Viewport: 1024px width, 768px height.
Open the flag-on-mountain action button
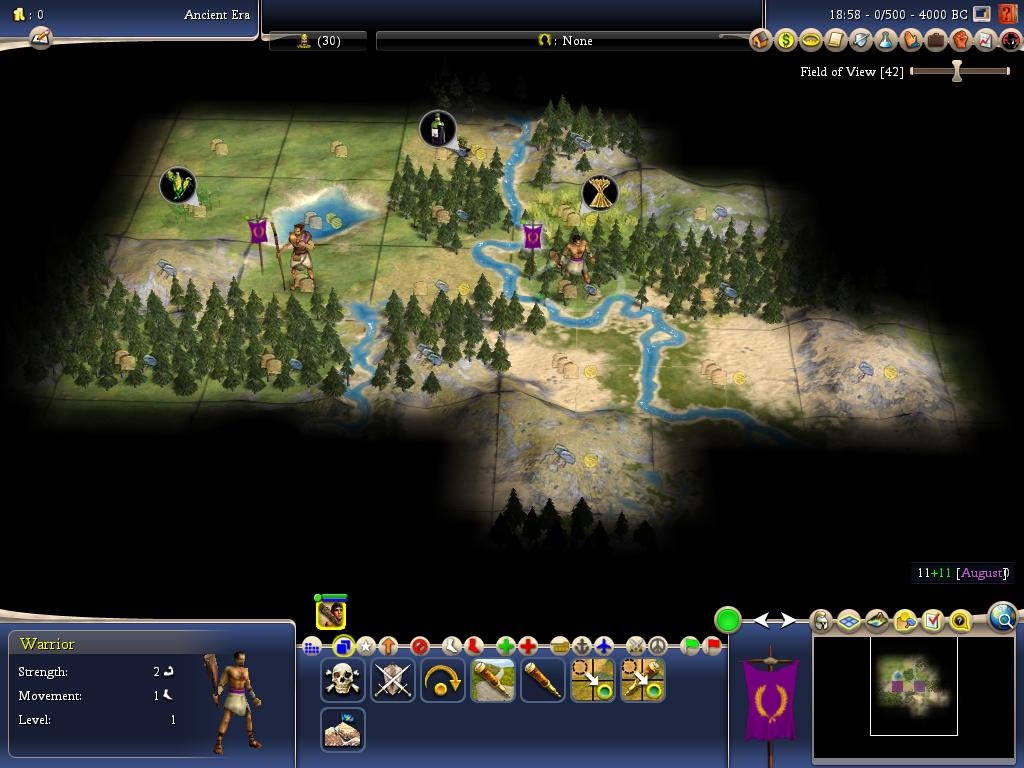(x=342, y=730)
